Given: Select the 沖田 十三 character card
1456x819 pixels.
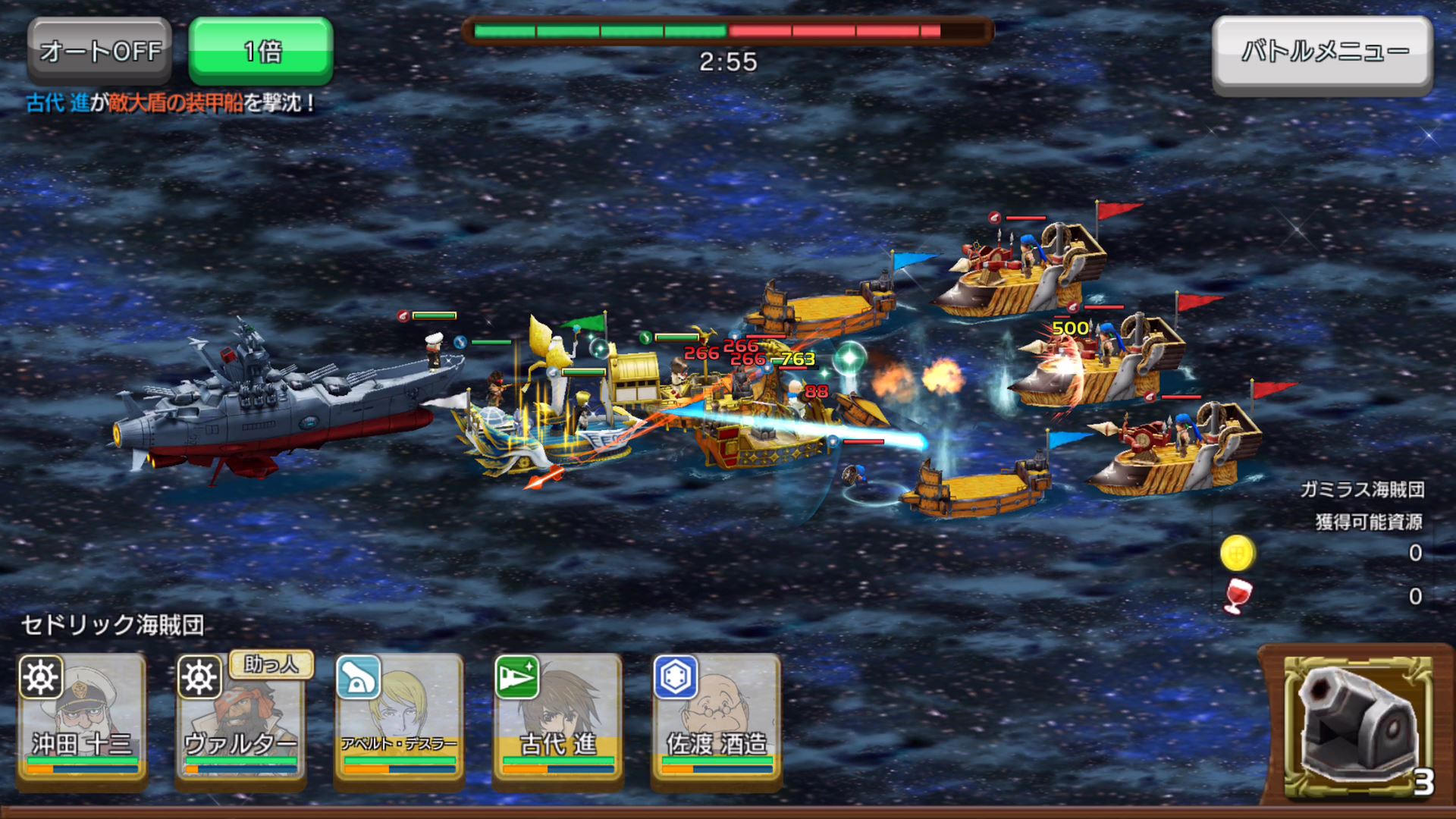Looking at the screenshot, I should click(82, 719).
